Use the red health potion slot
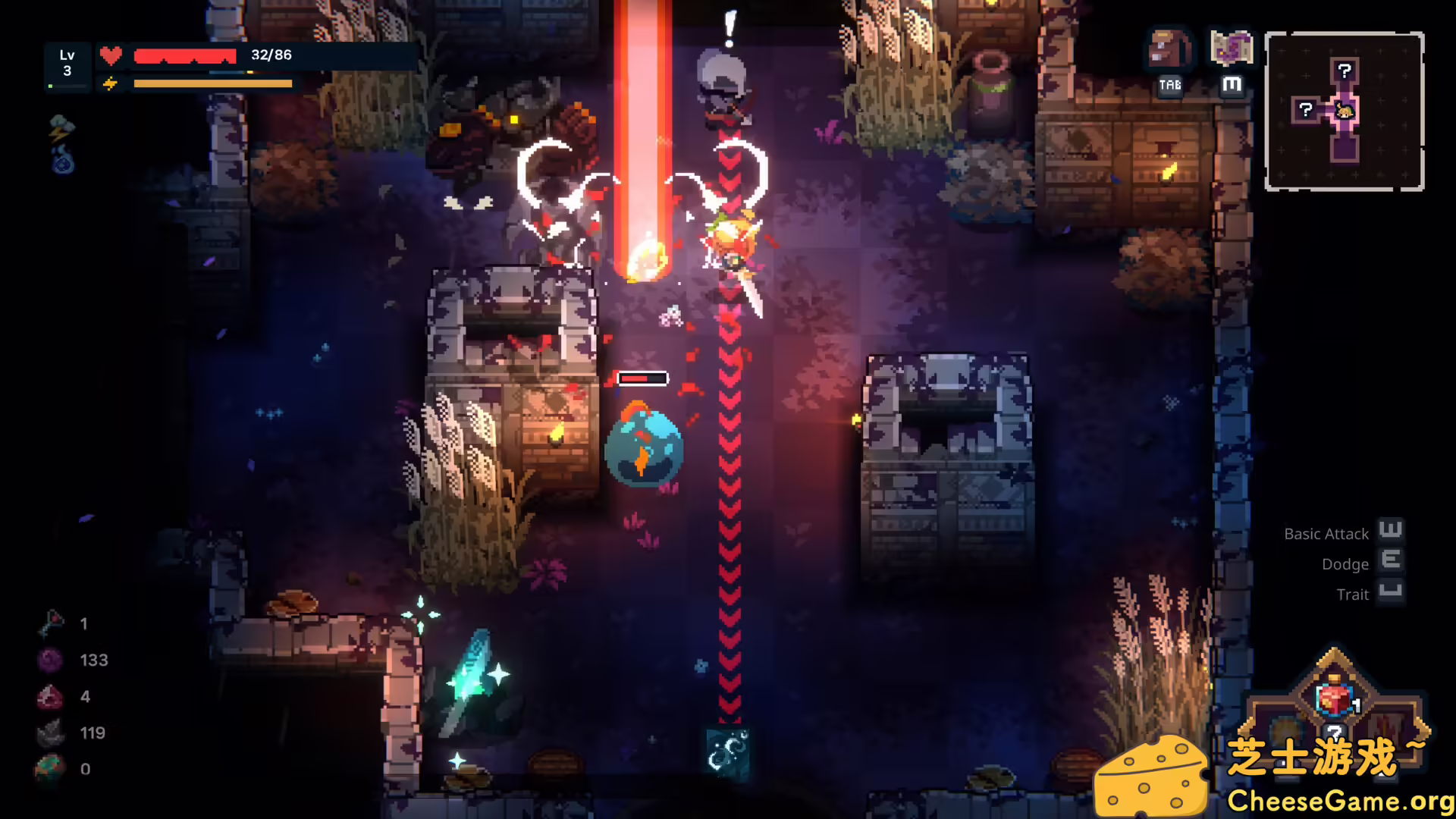The width and height of the screenshot is (1456, 819). point(1335,698)
